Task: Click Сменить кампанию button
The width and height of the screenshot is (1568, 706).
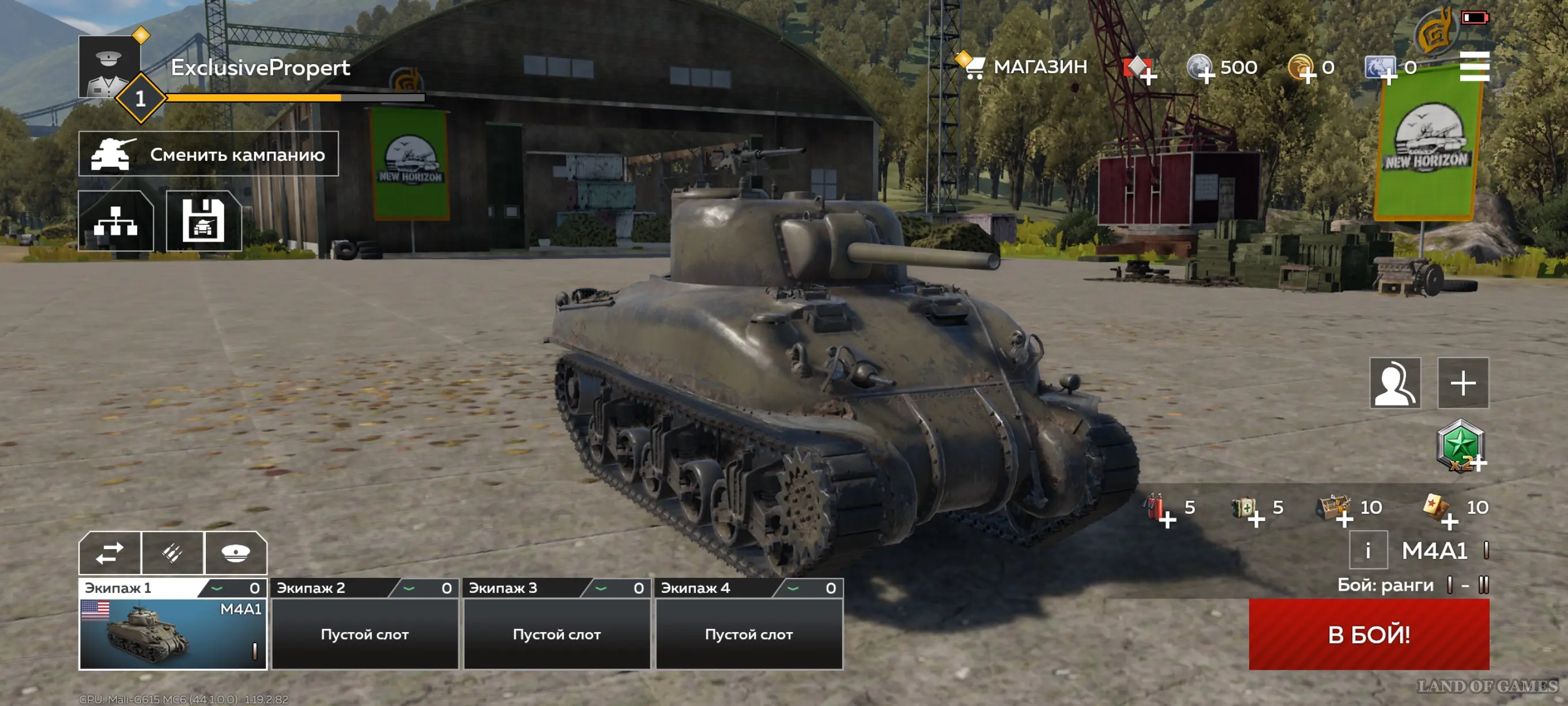Action: [208, 154]
